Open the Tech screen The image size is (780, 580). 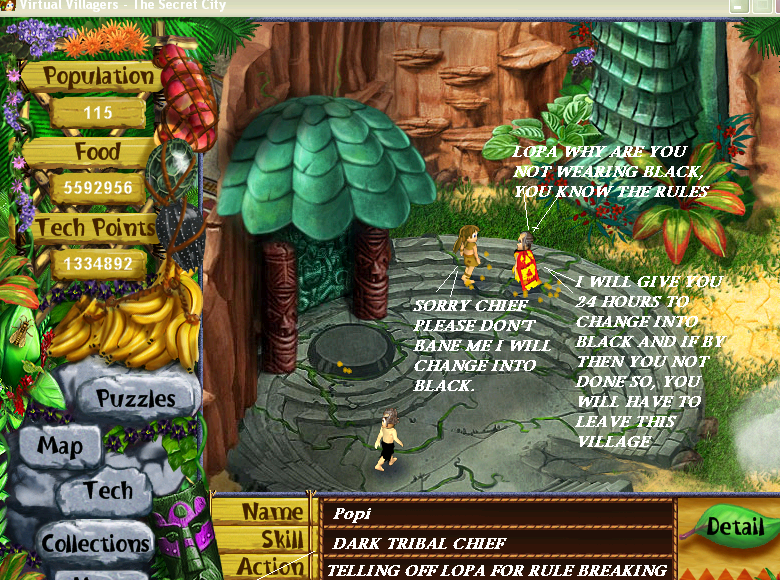point(108,490)
